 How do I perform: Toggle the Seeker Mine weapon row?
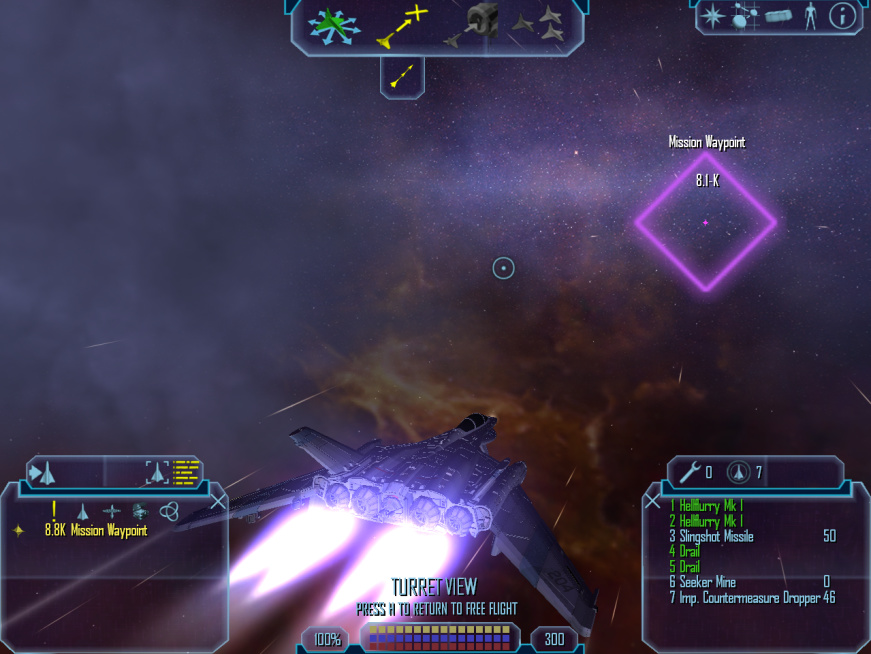707,582
